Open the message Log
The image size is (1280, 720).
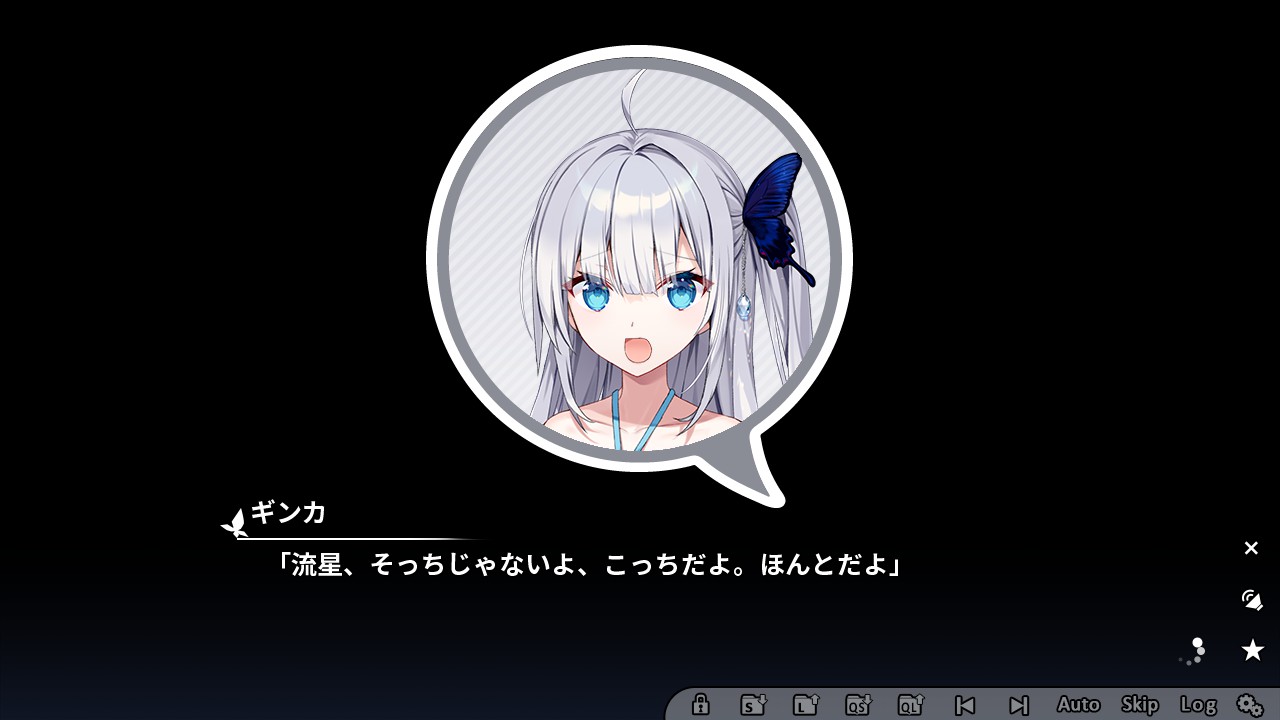click(1198, 706)
